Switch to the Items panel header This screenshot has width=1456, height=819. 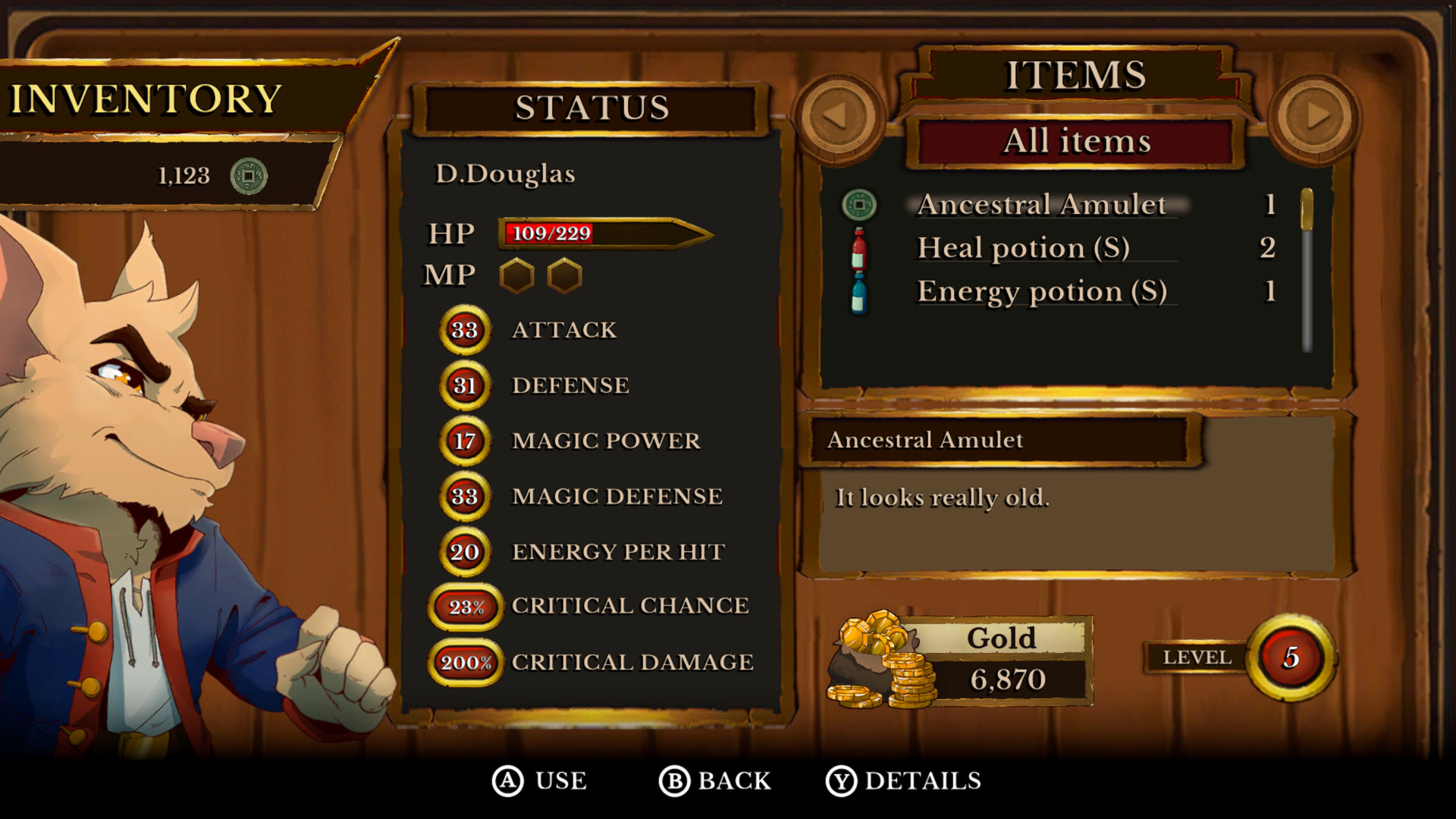click(1075, 74)
